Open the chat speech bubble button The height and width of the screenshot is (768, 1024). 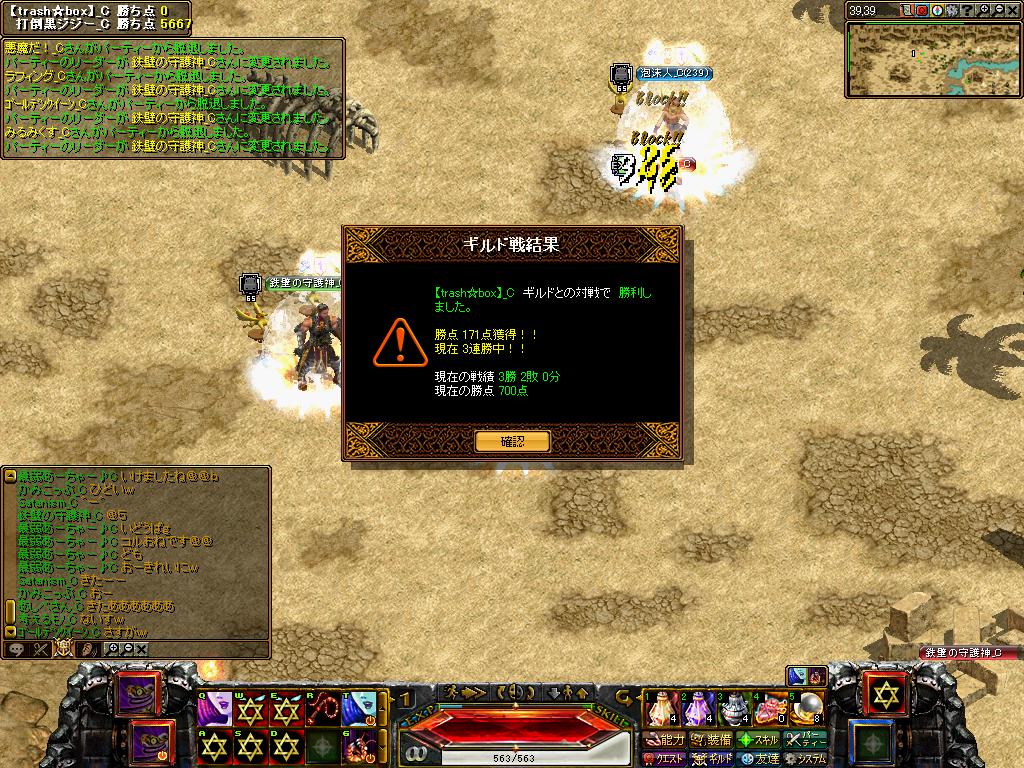coord(17,649)
